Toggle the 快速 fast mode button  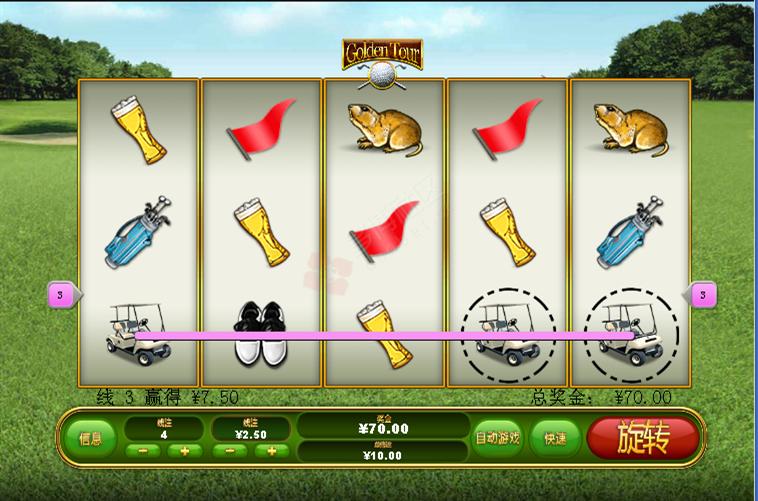[x=555, y=438]
